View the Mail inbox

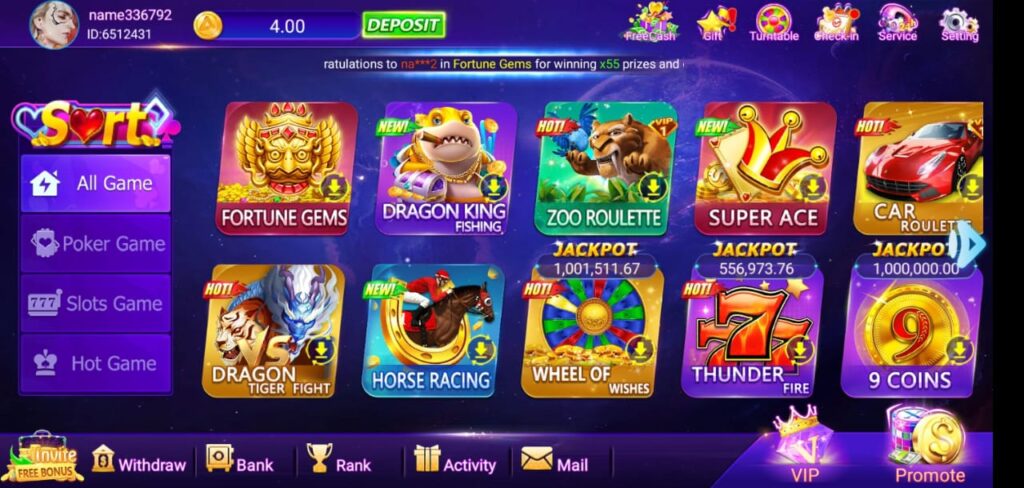point(554,463)
